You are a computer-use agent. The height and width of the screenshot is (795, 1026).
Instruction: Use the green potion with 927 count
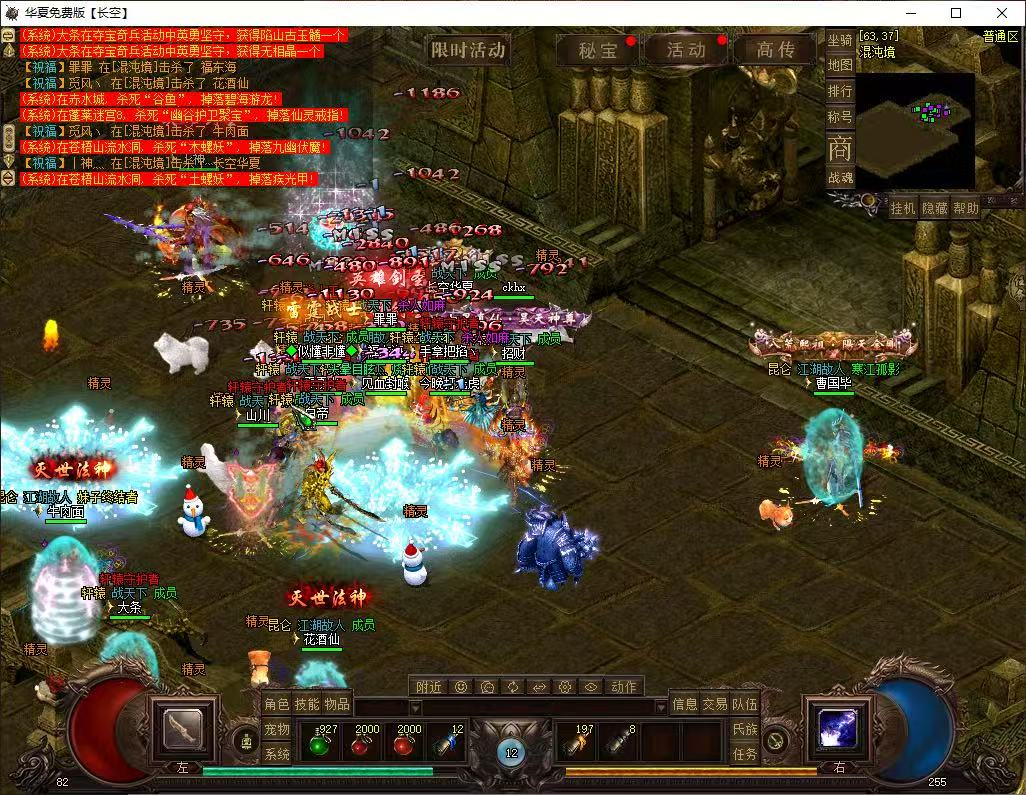point(322,743)
